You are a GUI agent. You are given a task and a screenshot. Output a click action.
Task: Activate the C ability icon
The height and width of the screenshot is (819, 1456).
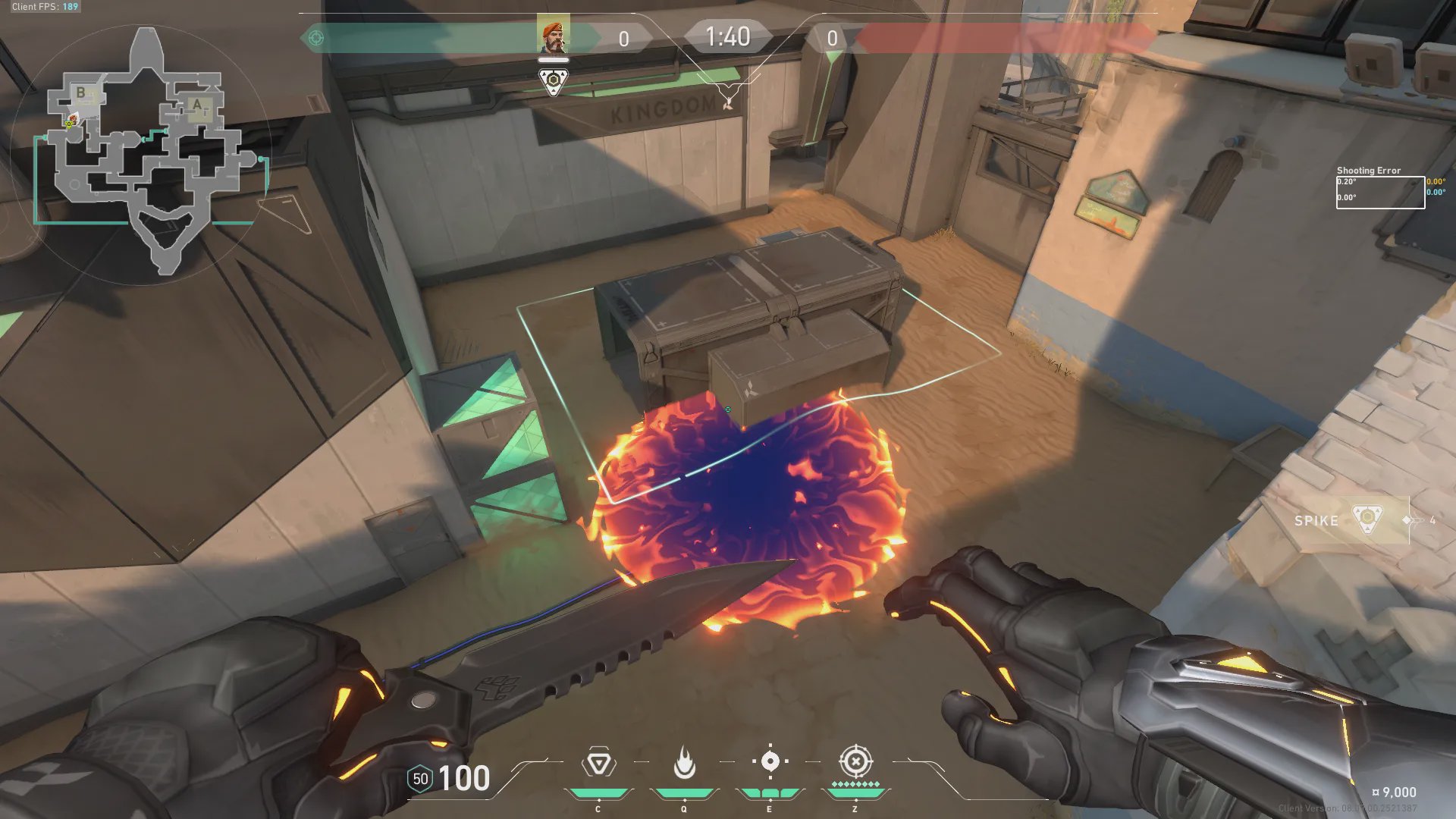pyautogui.click(x=598, y=763)
